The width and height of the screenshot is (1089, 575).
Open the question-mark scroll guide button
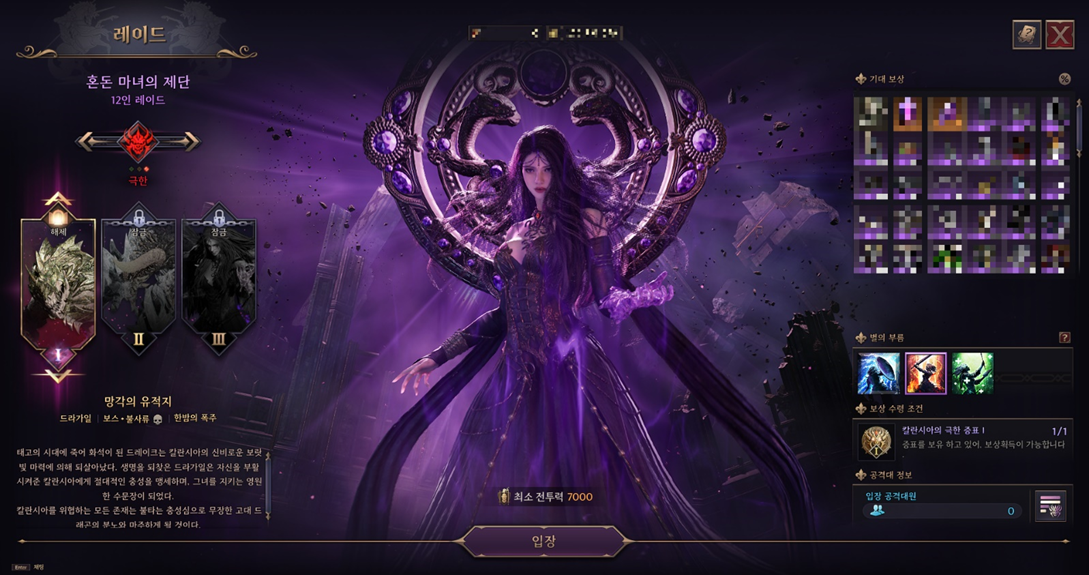pos(1026,36)
